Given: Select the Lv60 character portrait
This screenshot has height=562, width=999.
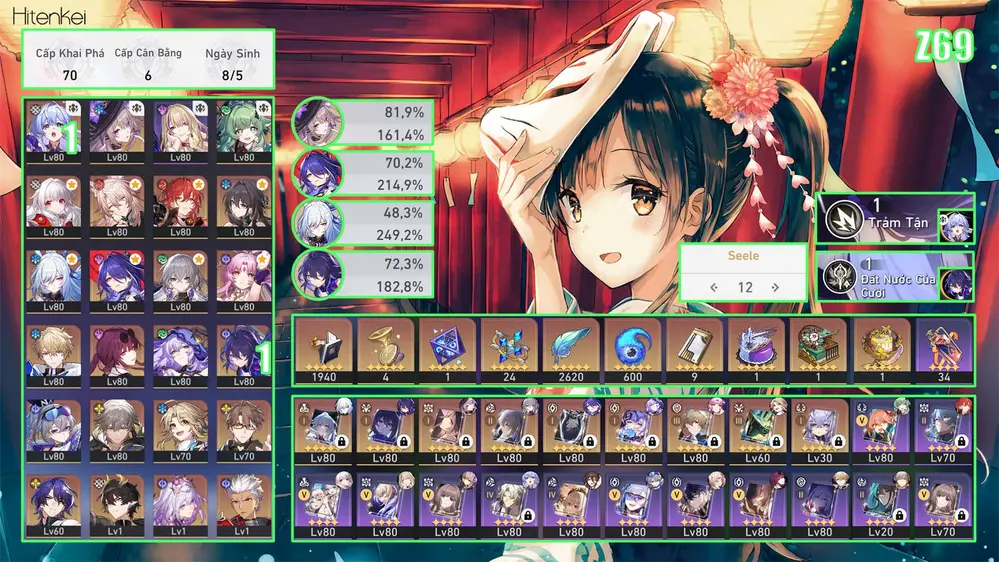Looking at the screenshot, I should (53, 505).
